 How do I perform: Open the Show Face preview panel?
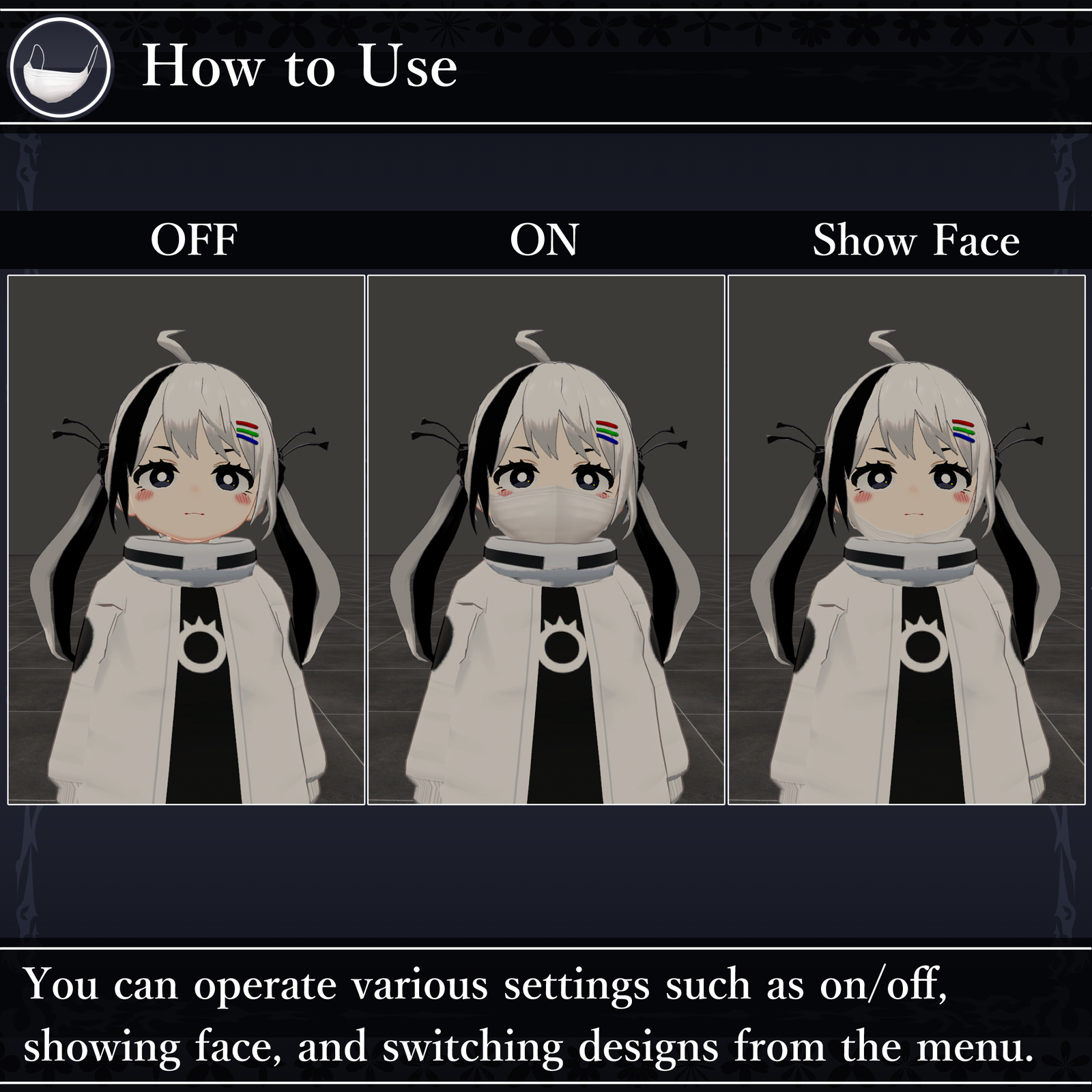tap(906, 539)
